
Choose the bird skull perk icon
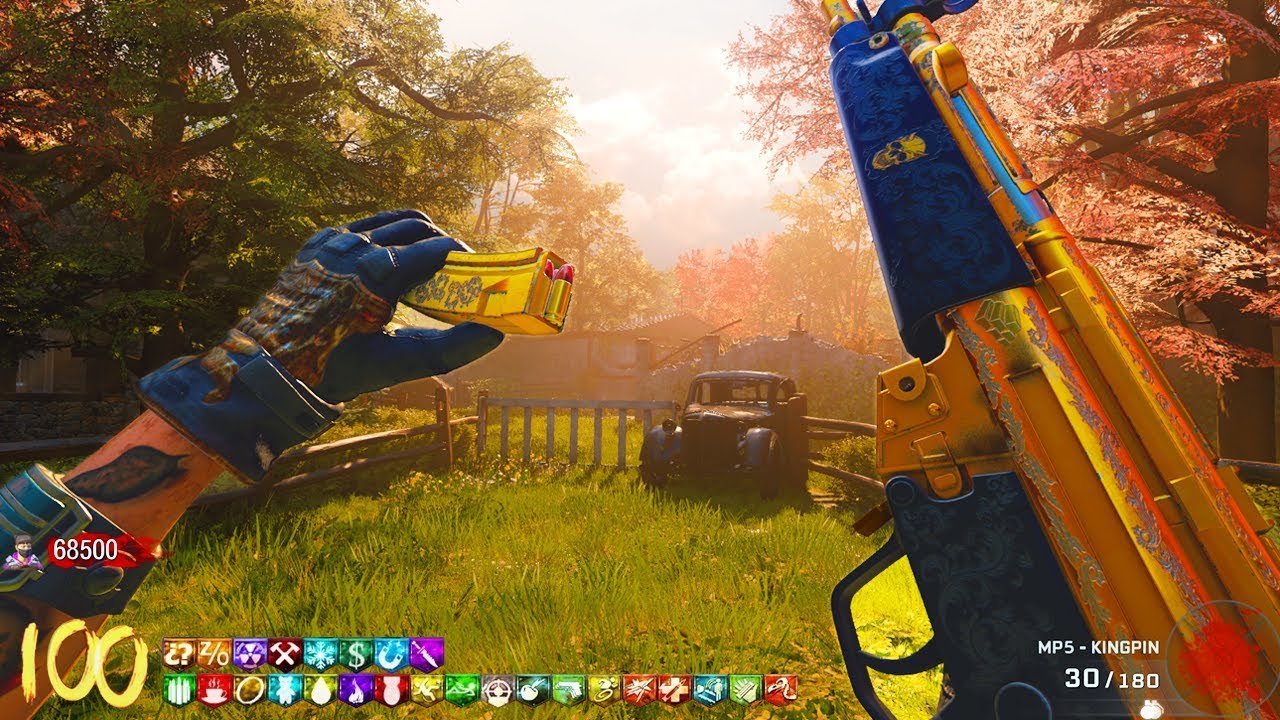(781, 689)
